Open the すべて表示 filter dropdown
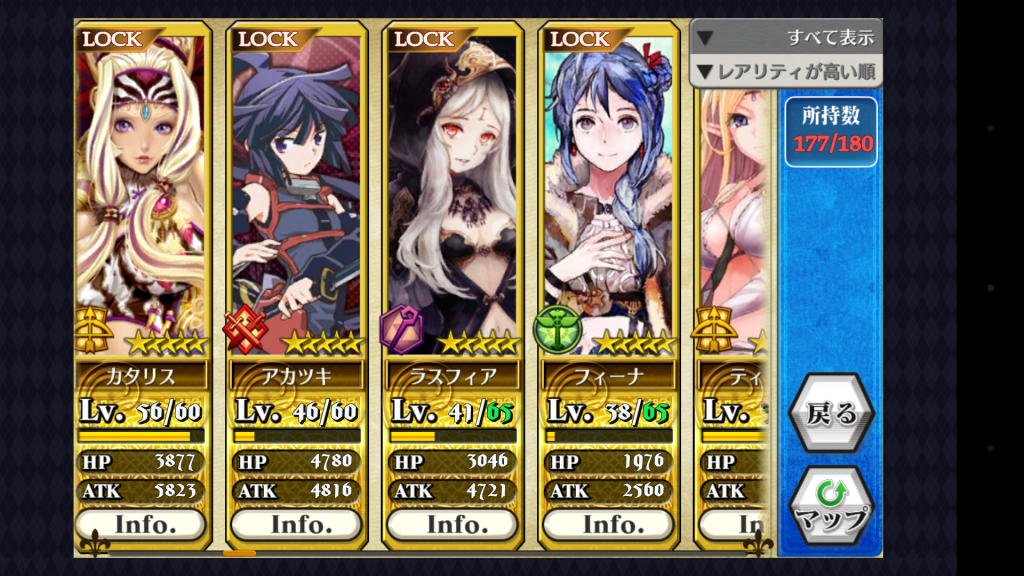Viewport: 1024px width, 576px height. tap(786, 38)
